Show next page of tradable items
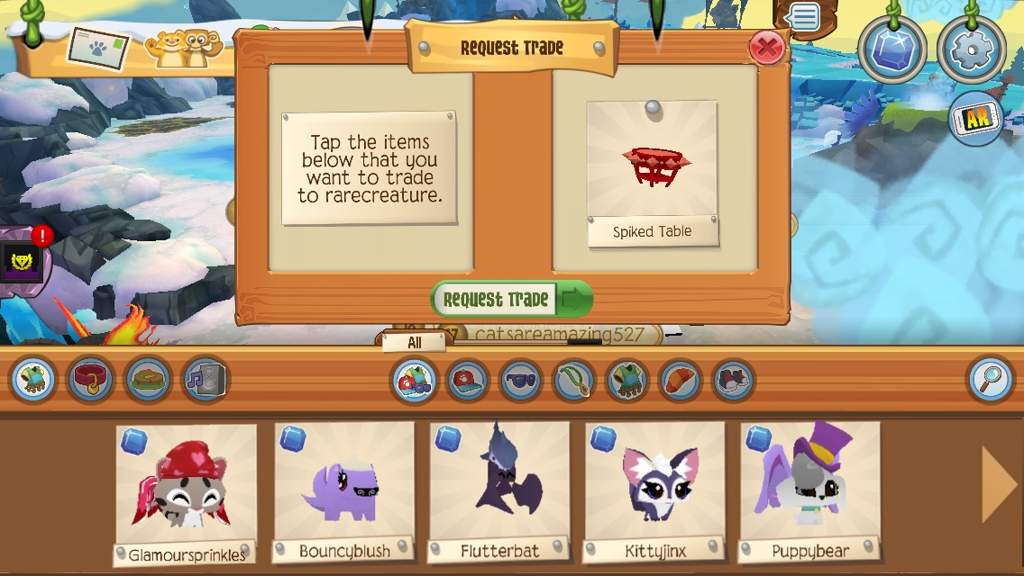1024x576 pixels. 998,486
